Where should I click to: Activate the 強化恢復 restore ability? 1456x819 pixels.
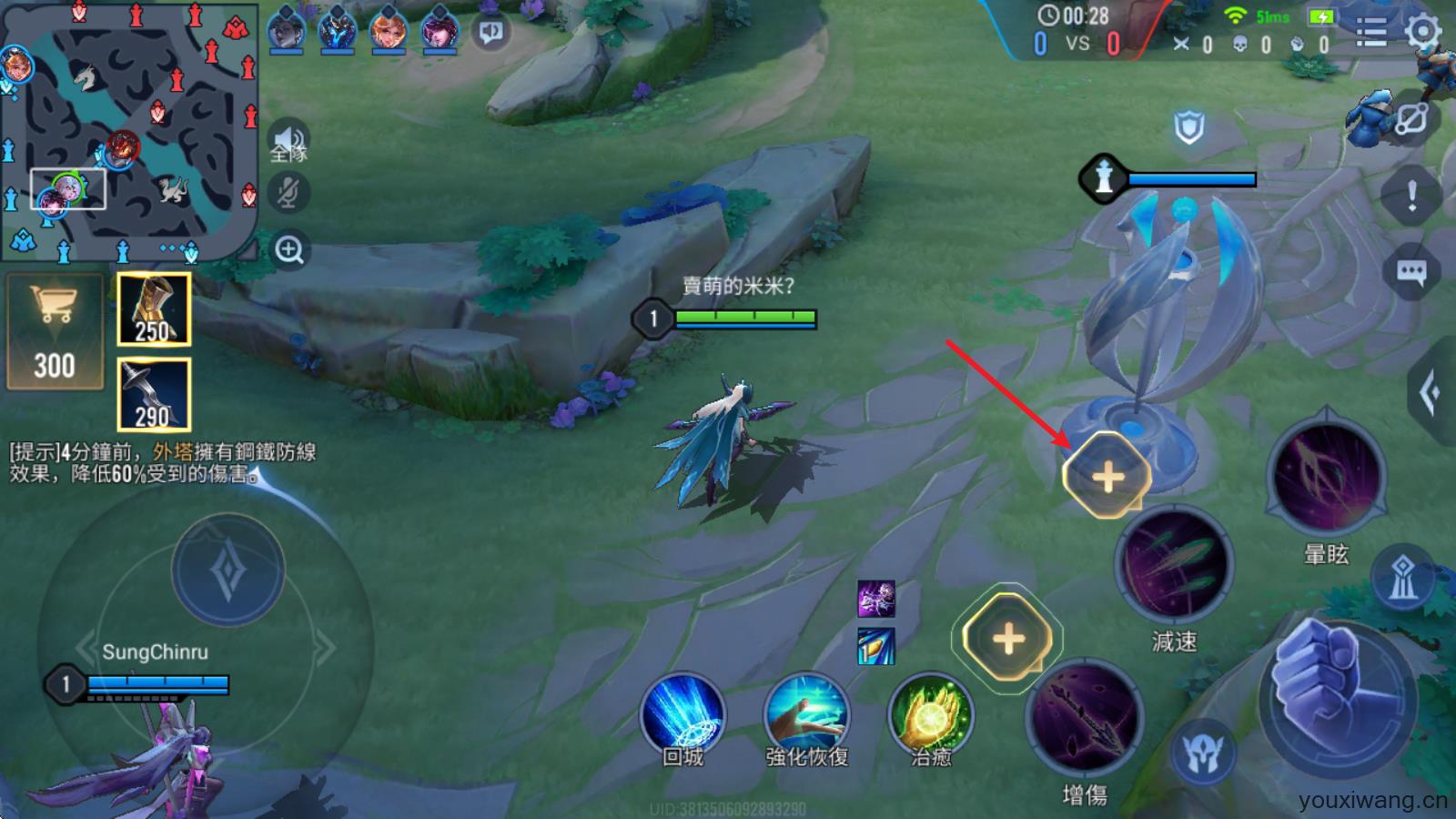click(x=806, y=716)
